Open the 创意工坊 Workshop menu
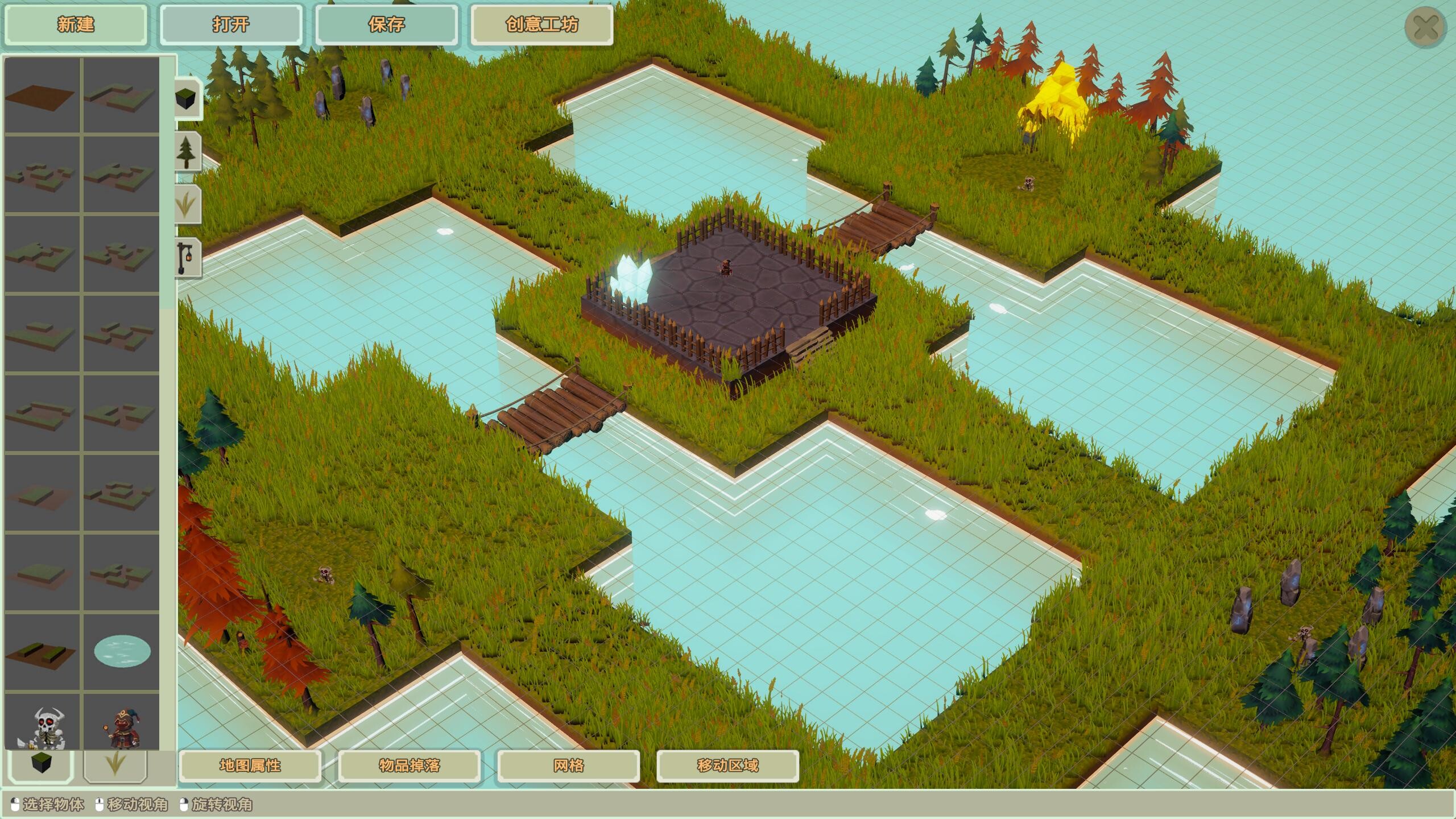1456x819 pixels. pos(541,25)
